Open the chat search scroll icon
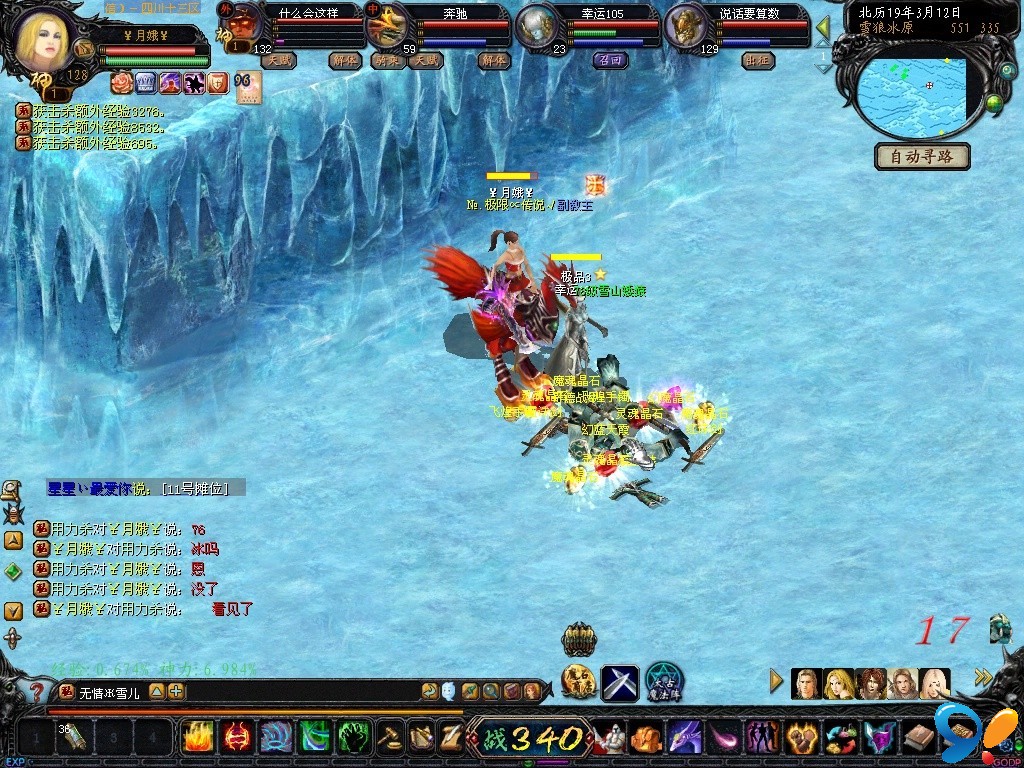 tap(11, 490)
